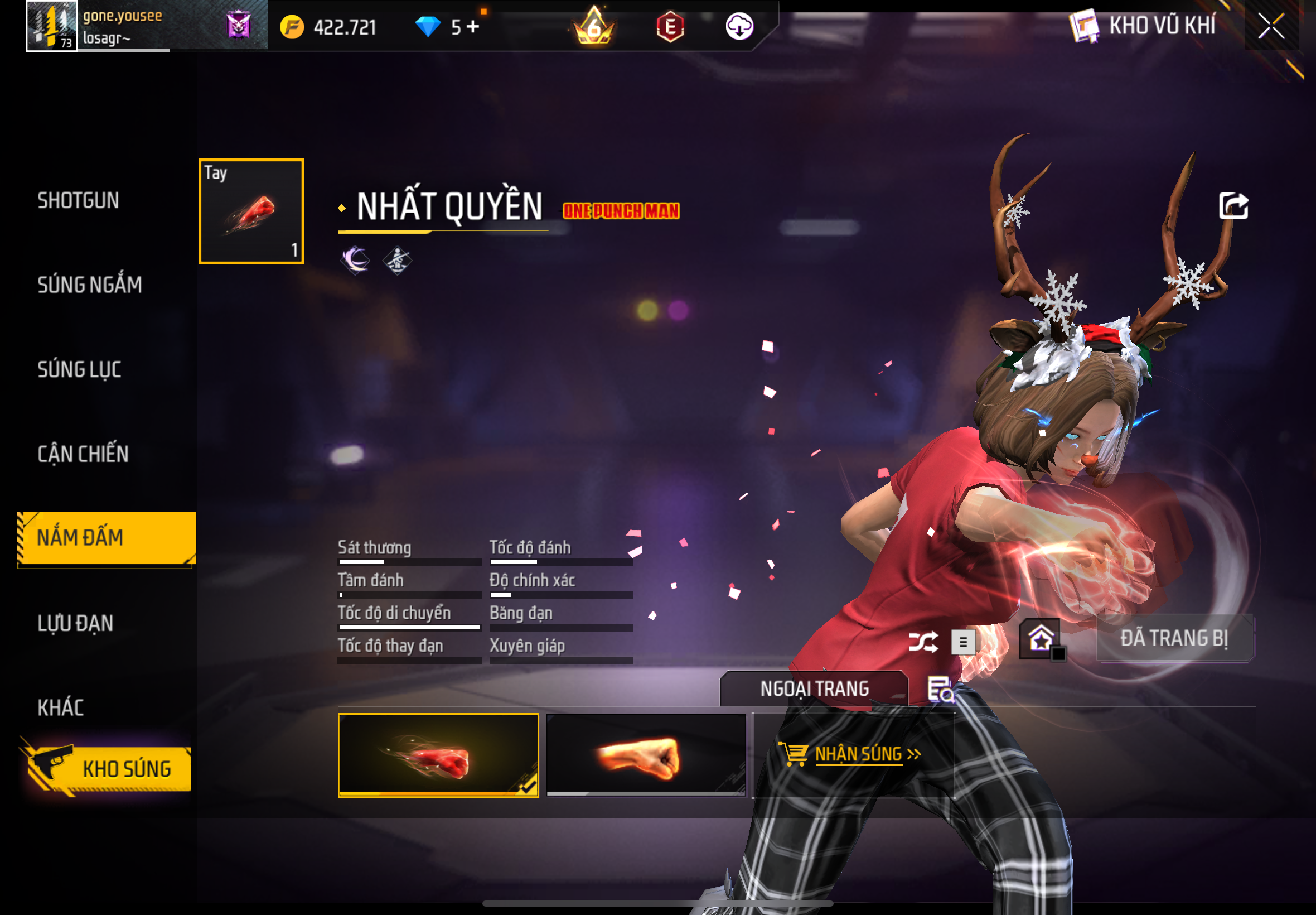
Task: Choose the CẬN CHIẾN category
Action: click(x=83, y=454)
